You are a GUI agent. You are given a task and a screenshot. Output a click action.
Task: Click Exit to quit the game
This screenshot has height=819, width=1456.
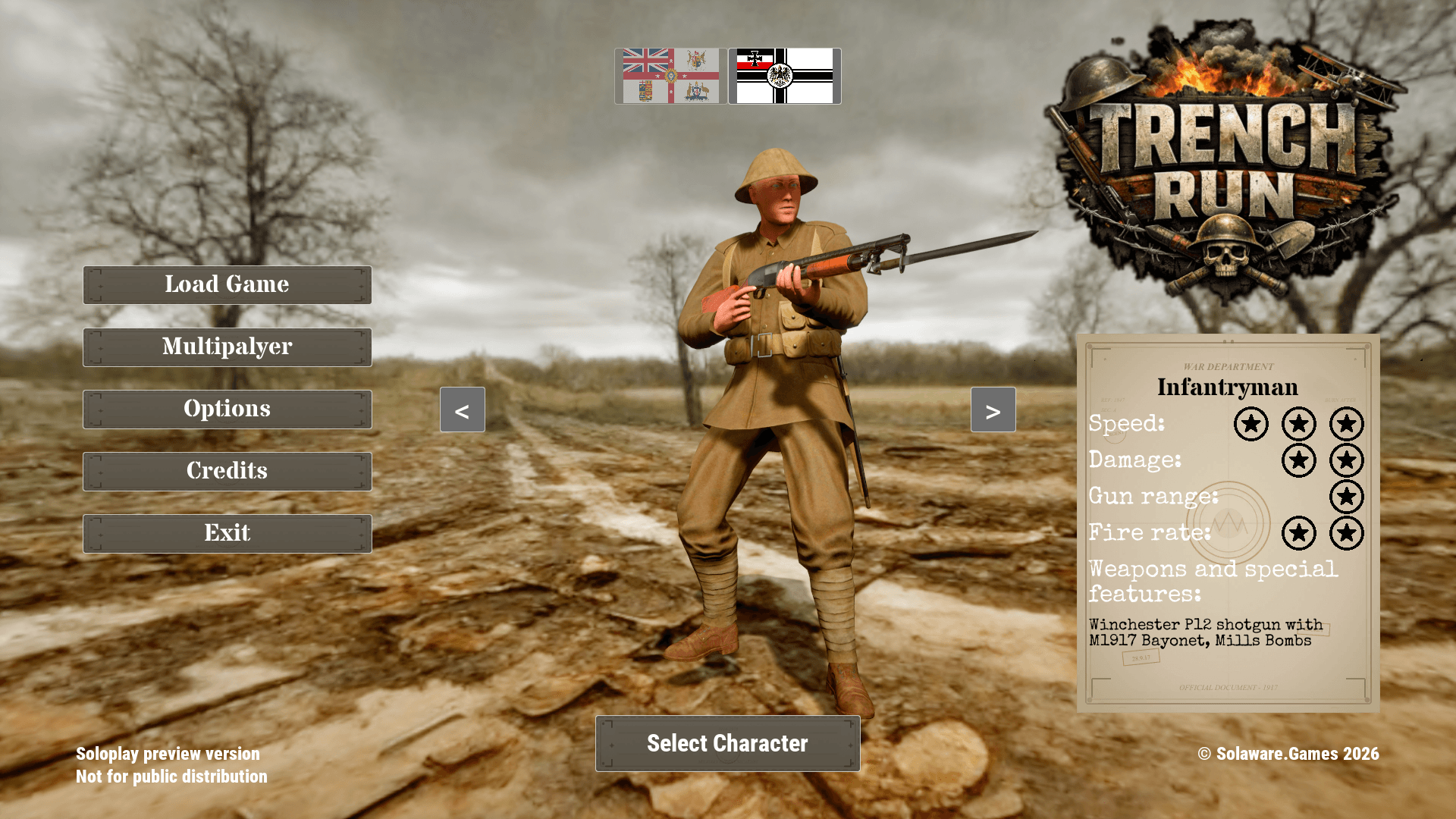227,533
